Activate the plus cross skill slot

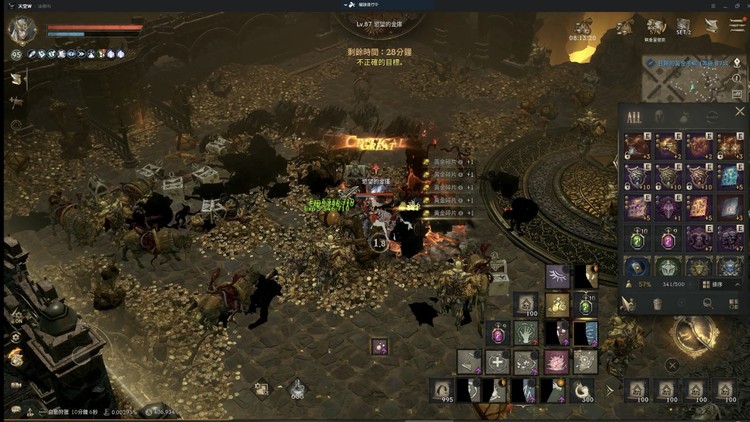tap(497, 361)
